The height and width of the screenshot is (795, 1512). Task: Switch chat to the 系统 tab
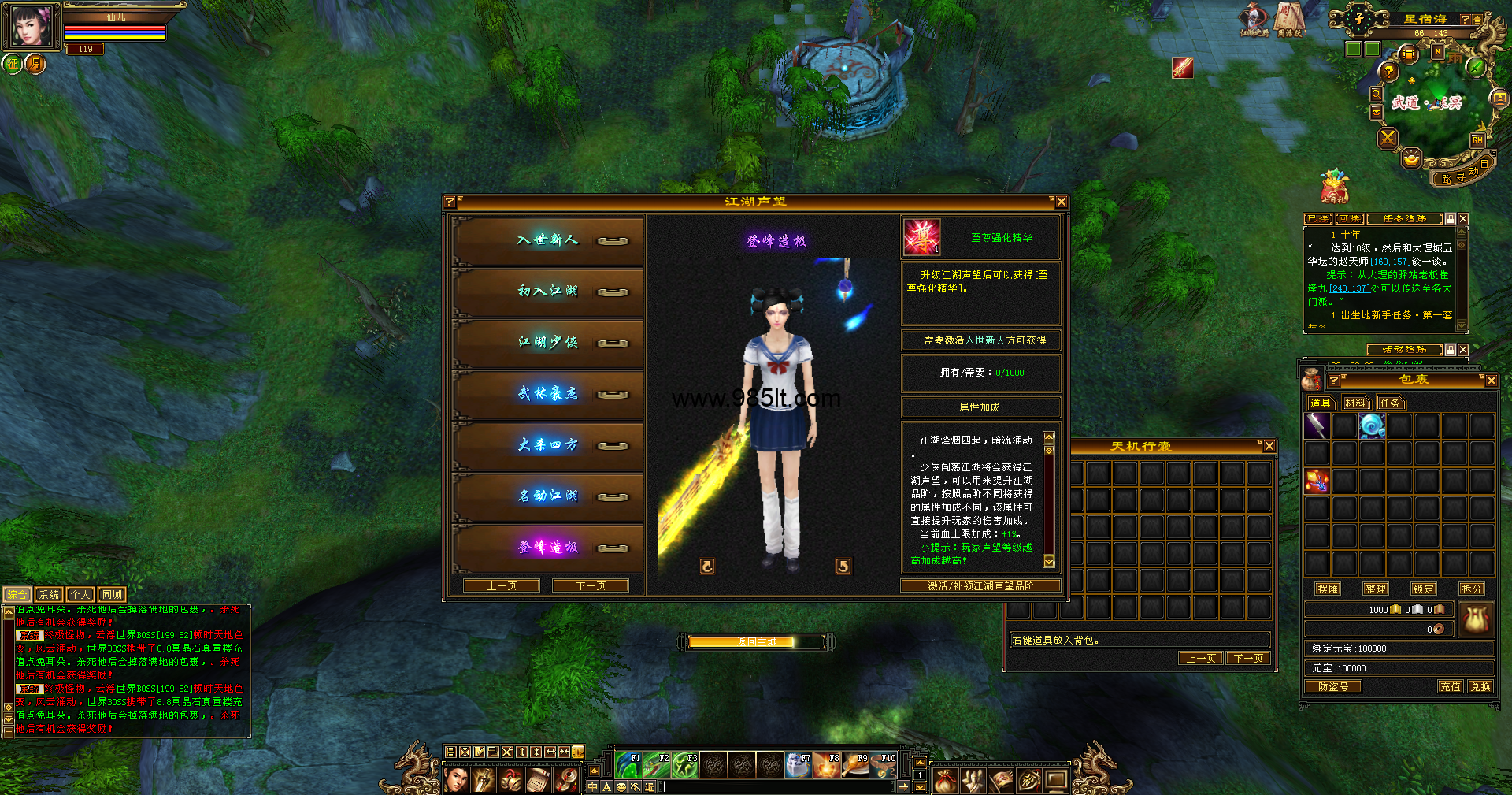click(49, 594)
